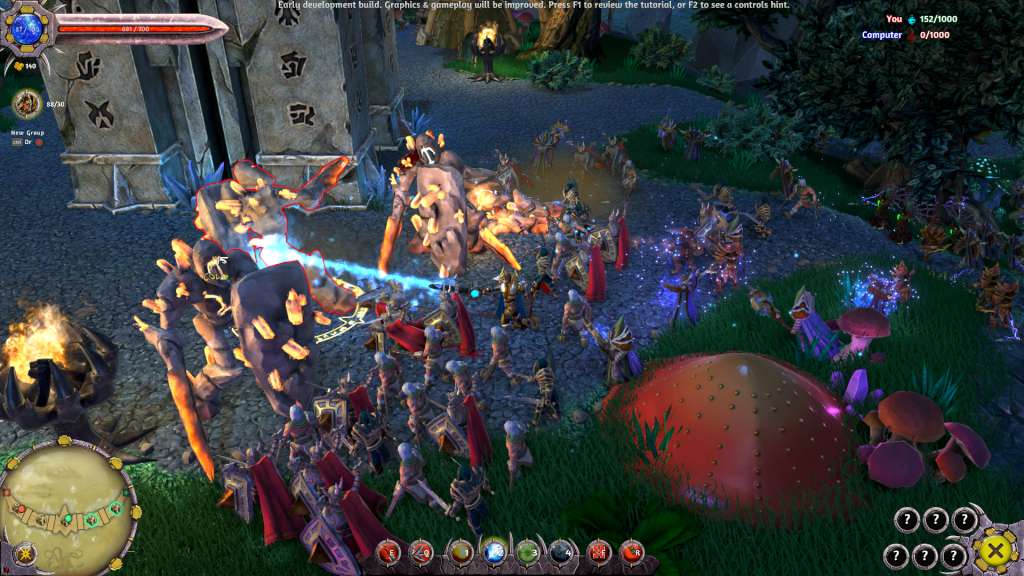Use the Q ability with crossed arrows
Viewport: 1024px width, 576px height.
[422, 550]
